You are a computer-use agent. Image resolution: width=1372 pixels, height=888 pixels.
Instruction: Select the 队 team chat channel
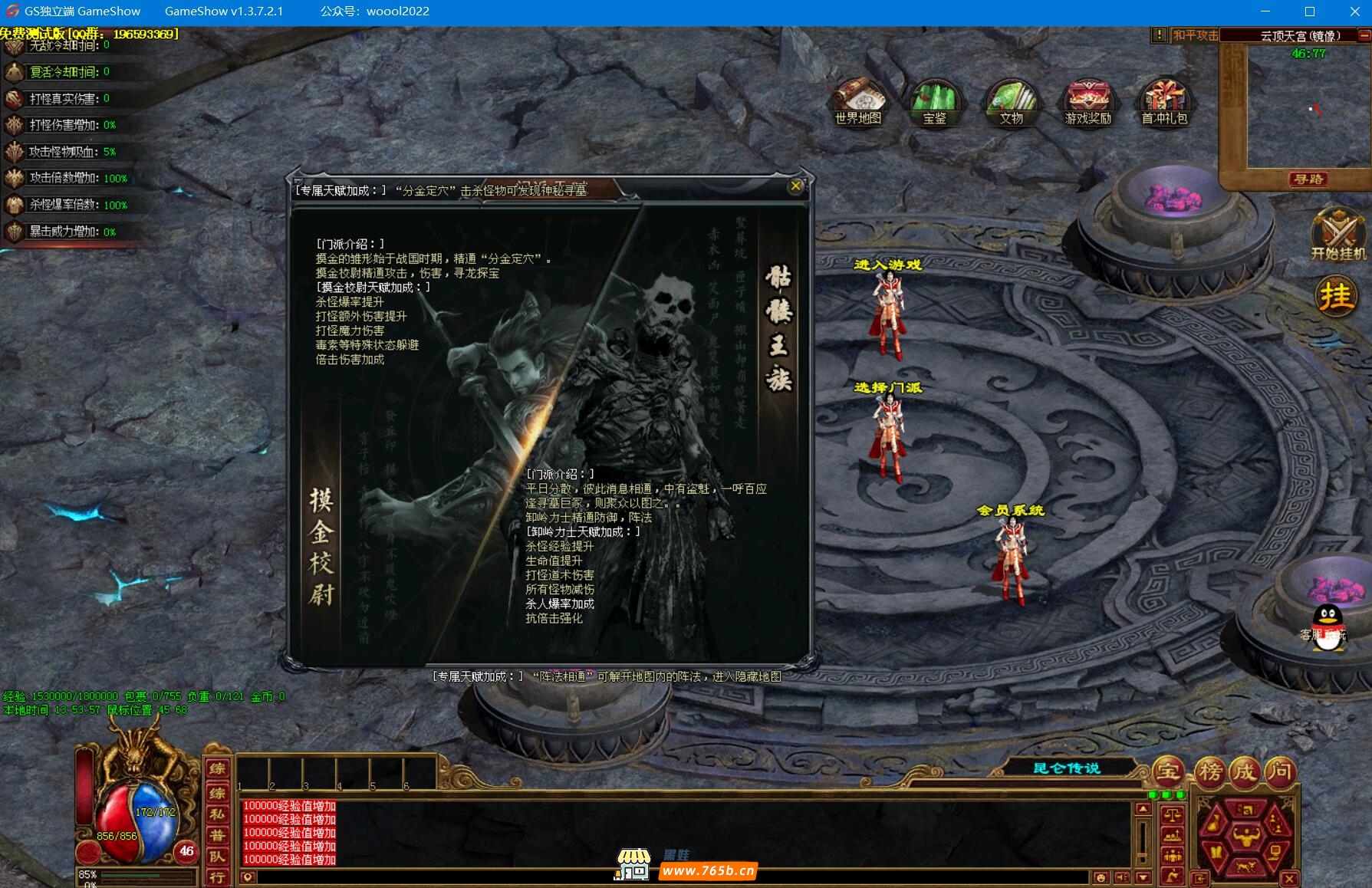218,857
